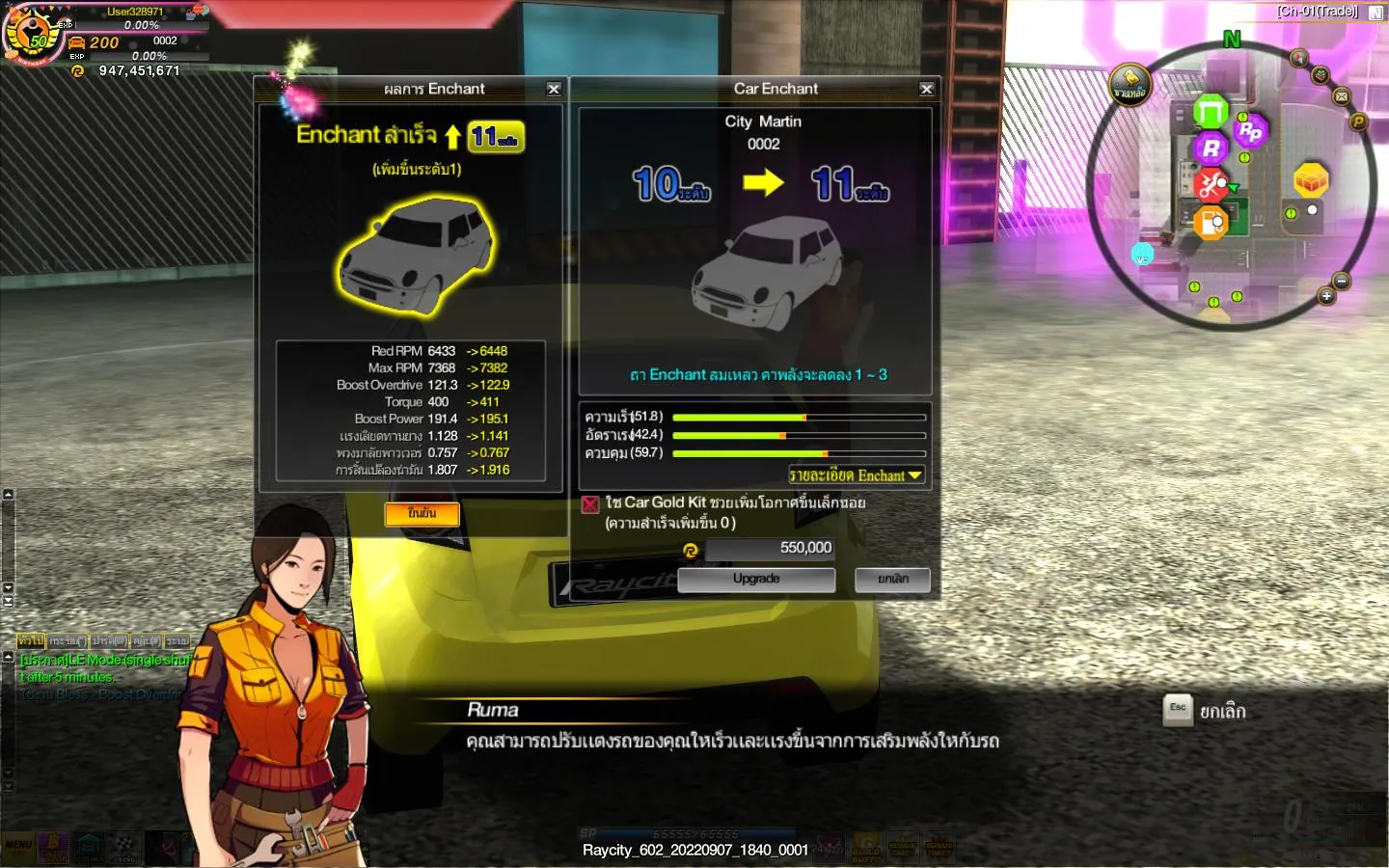Click the compass icon on minimap rim
The height and width of the screenshot is (868, 1389).
coord(1299,58)
